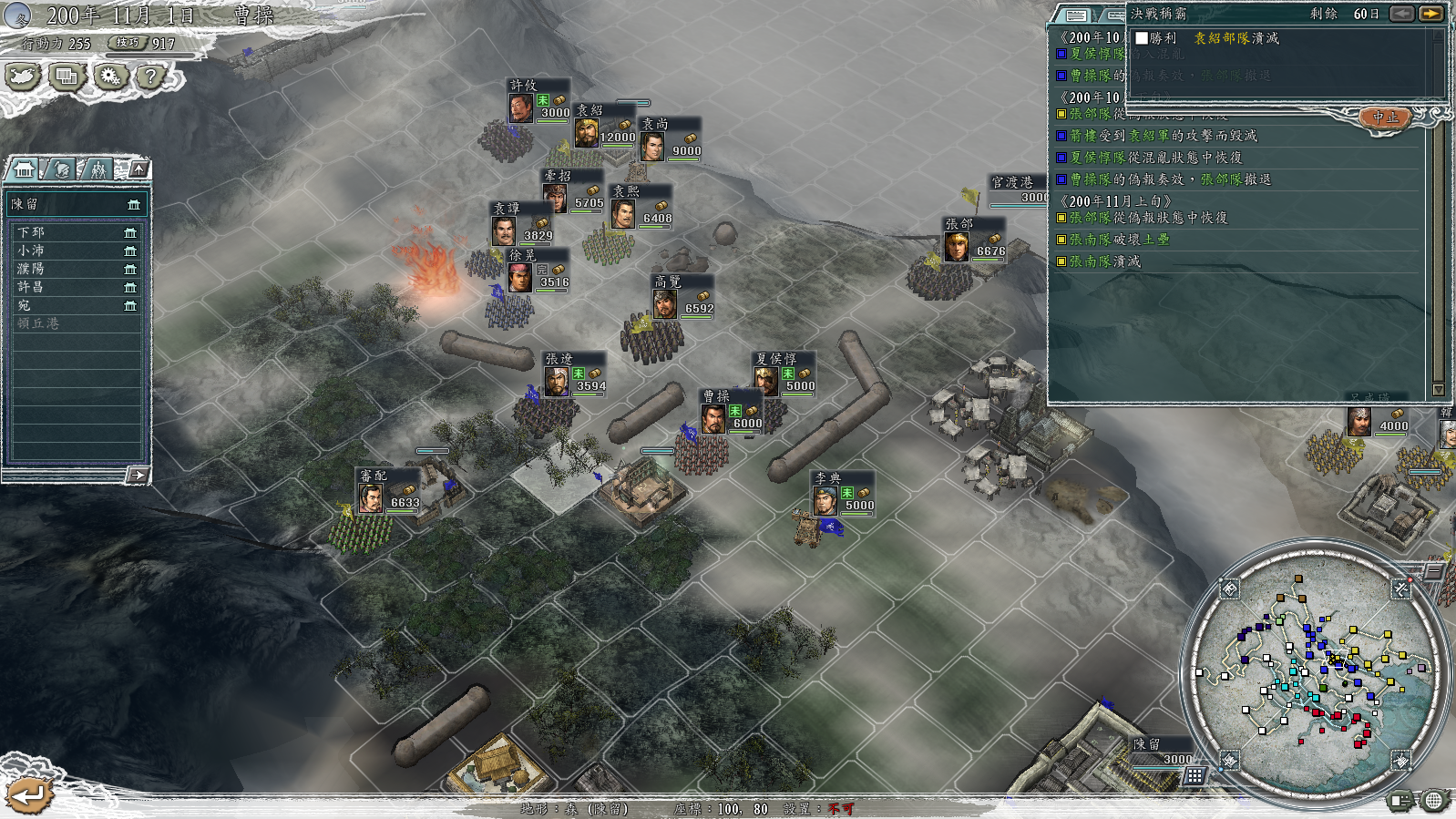Collapse the city list with the up arrow
This screenshot has height=819, width=1456.
(138, 169)
